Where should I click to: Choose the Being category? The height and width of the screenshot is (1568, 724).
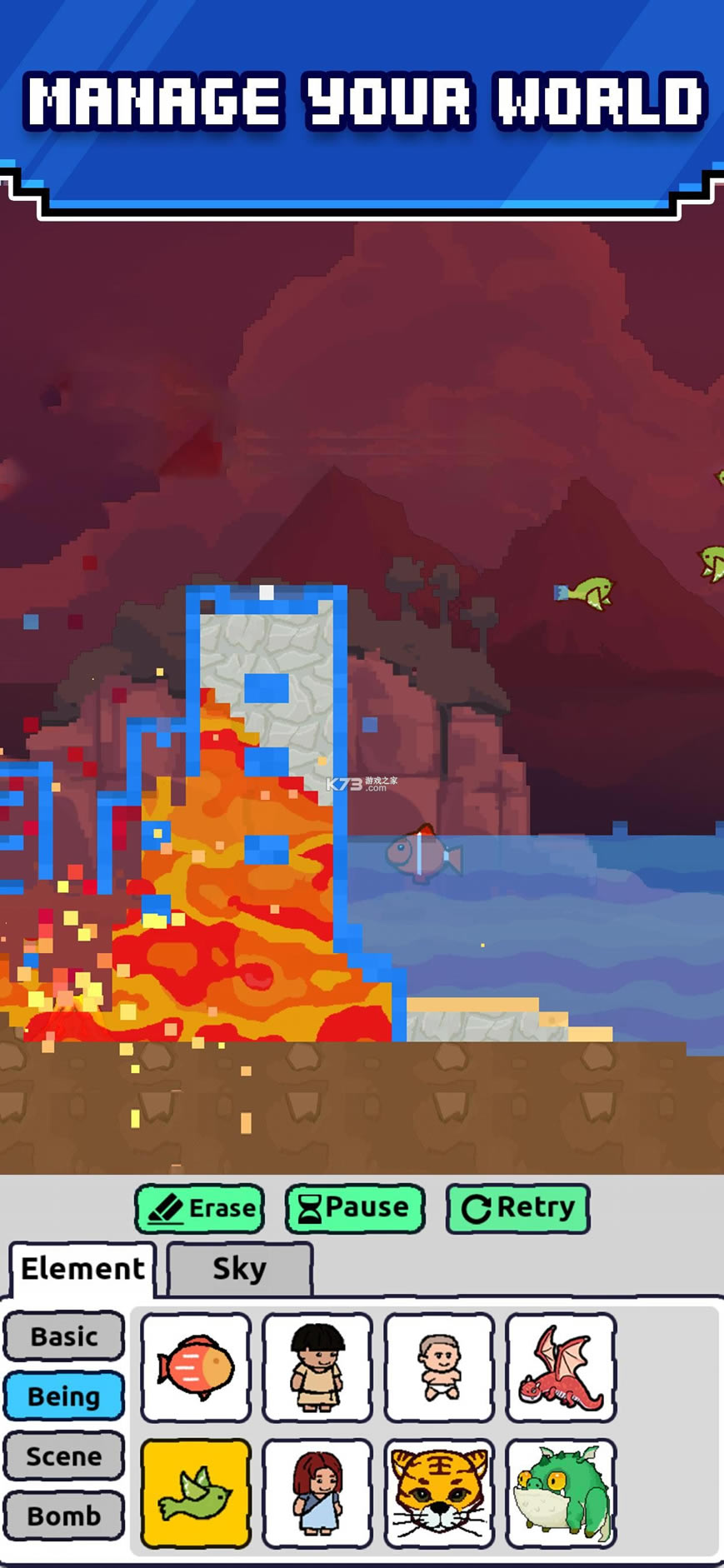coord(64,1396)
